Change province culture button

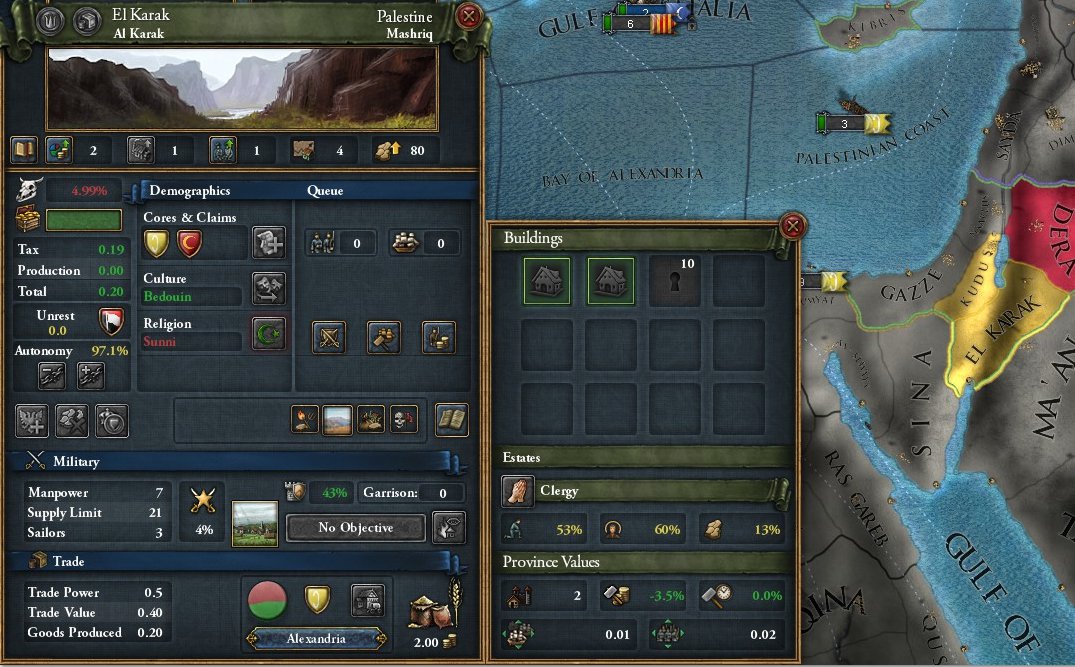pos(268,288)
